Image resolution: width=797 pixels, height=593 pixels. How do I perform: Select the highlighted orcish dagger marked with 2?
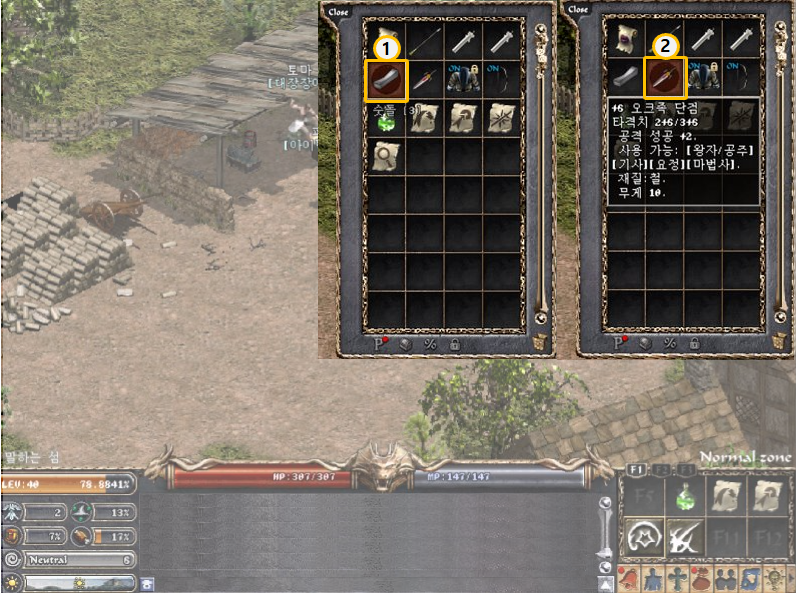[x=664, y=78]
